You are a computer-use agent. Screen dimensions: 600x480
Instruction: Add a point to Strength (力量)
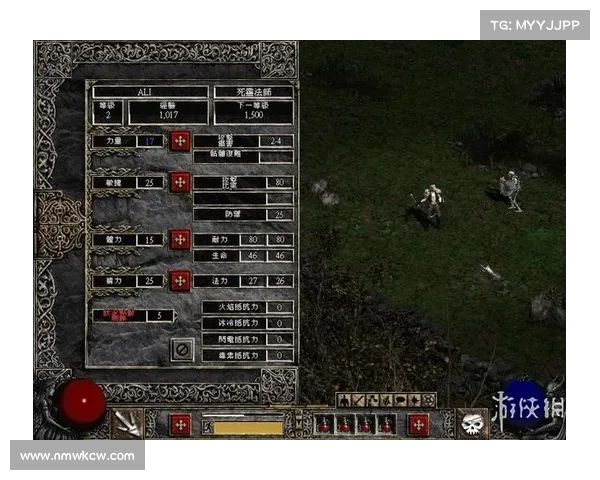(x=180, y=141)
